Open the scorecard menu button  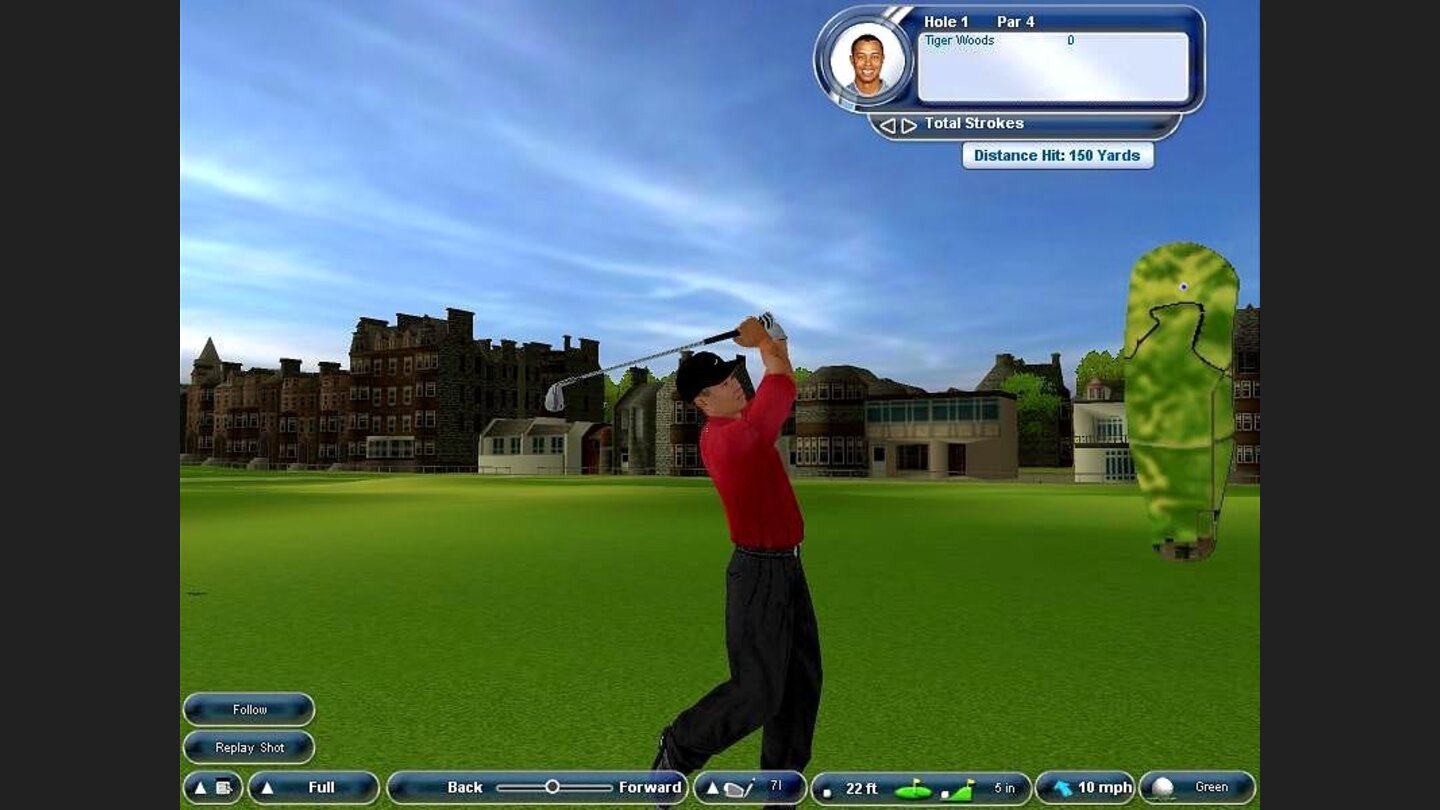212,788
